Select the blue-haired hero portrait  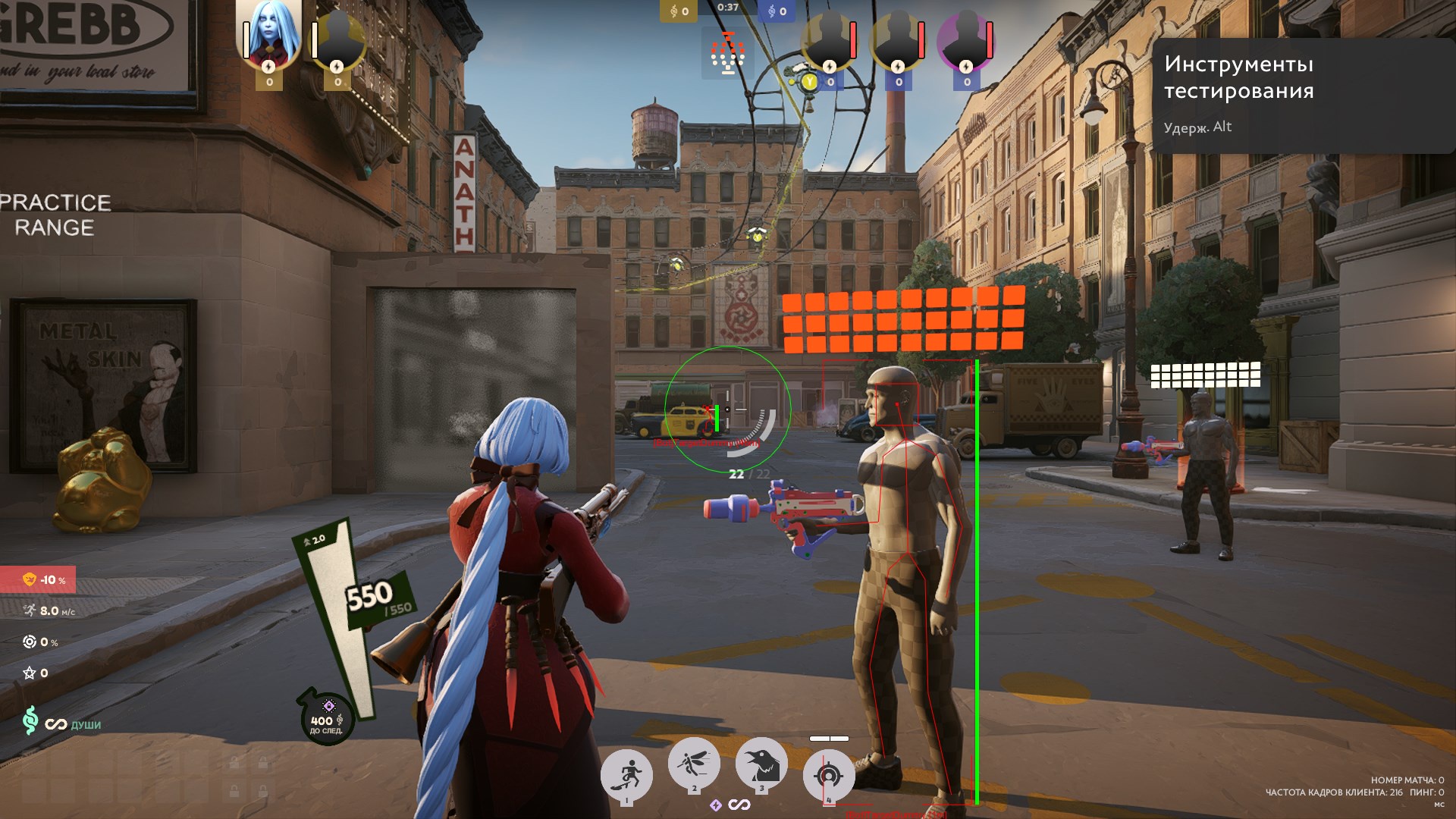coord(268,34)
